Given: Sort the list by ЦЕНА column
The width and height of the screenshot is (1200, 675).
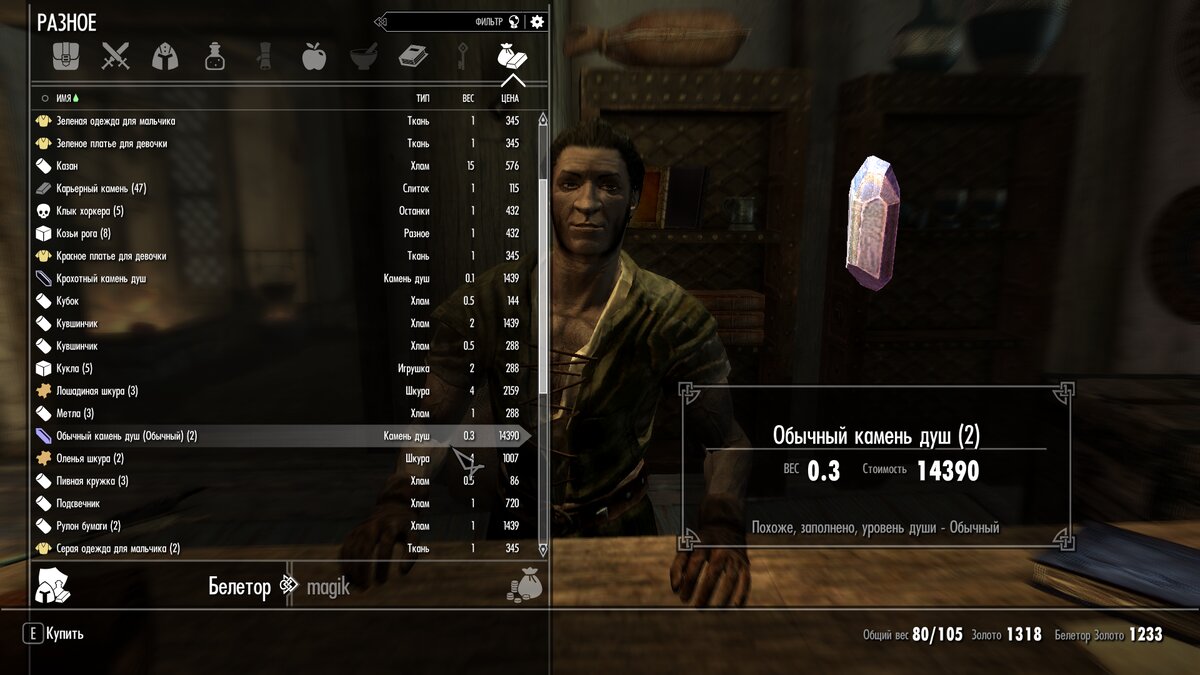Looking at the screenshot, I should click(509, 98).
